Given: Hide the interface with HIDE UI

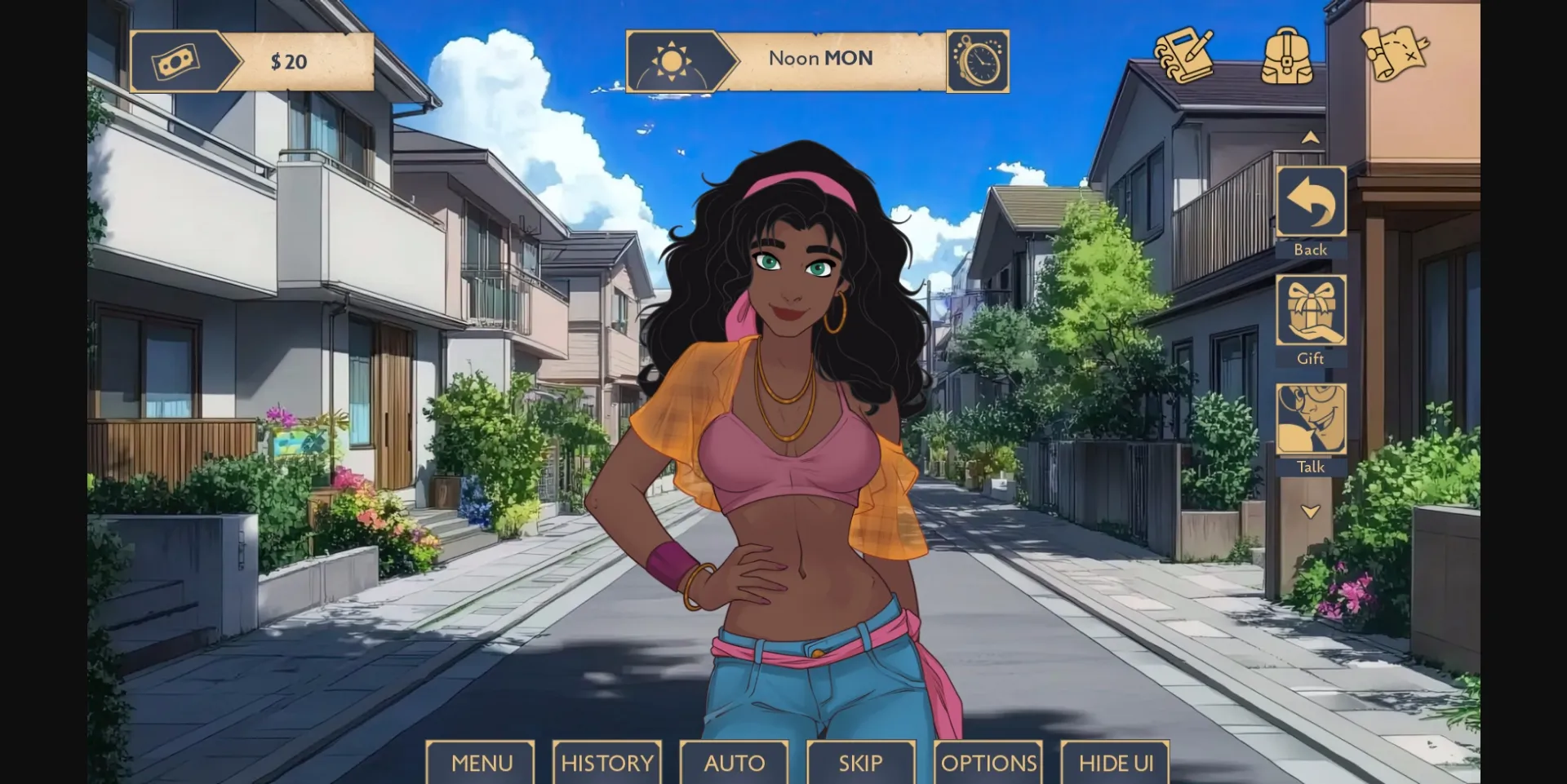Looking at the screenshot, I should point(1116,764).
